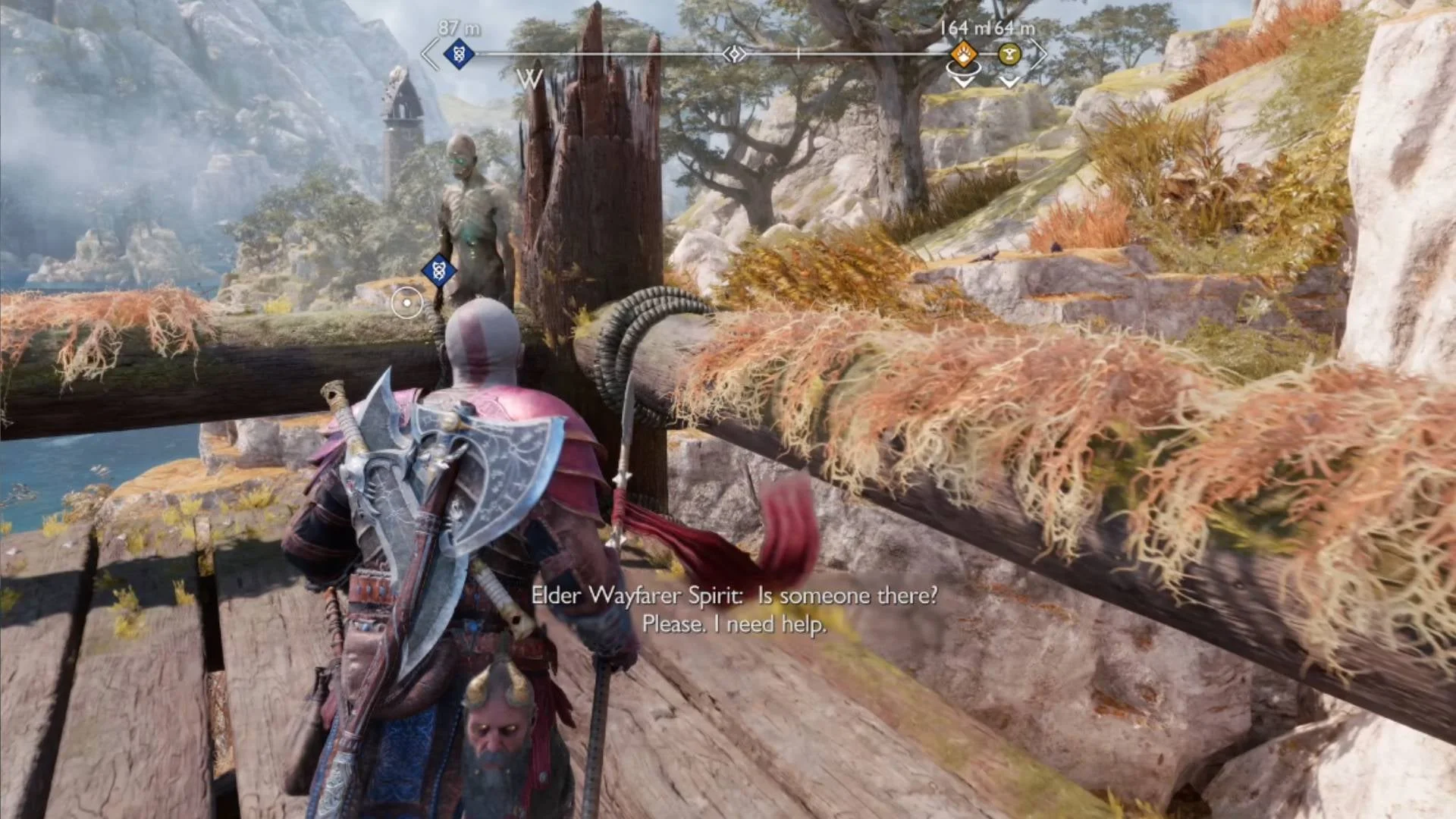
Task: Select the 87 m distance label
Action: [x=457, y=27]
